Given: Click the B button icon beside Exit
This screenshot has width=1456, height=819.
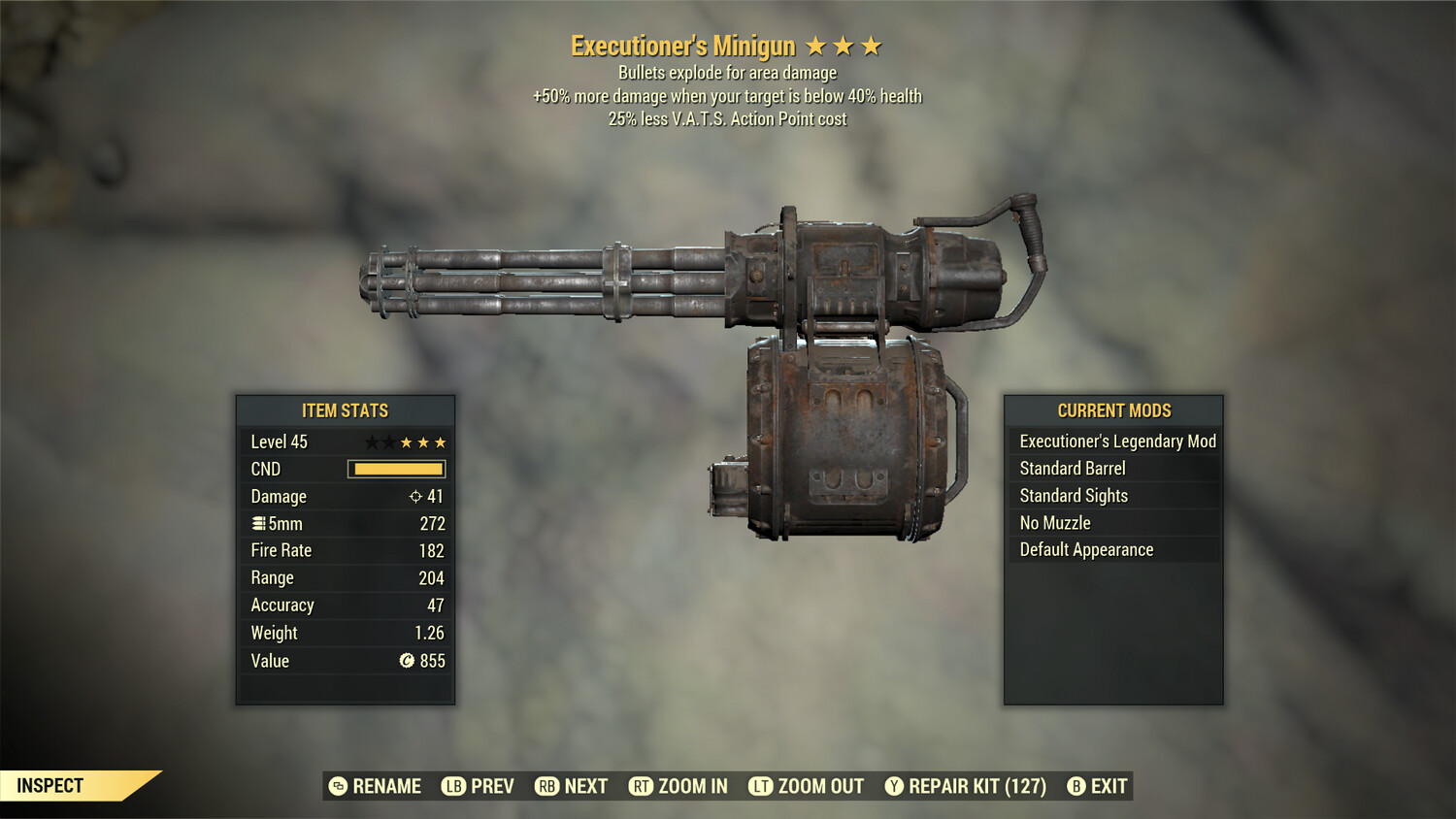Looking at the screenshot, I should coord(1075,786).
